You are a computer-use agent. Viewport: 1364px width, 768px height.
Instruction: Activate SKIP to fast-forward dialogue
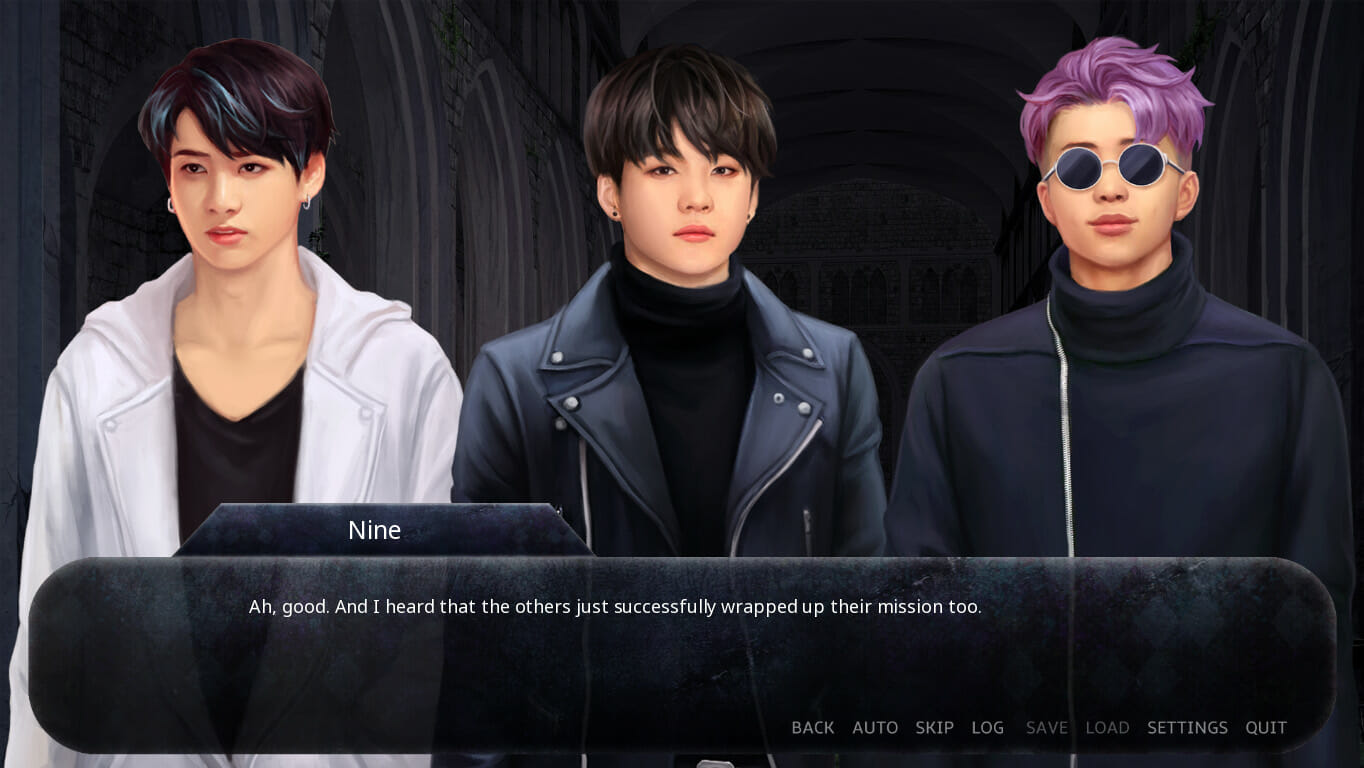coord(933,728)
